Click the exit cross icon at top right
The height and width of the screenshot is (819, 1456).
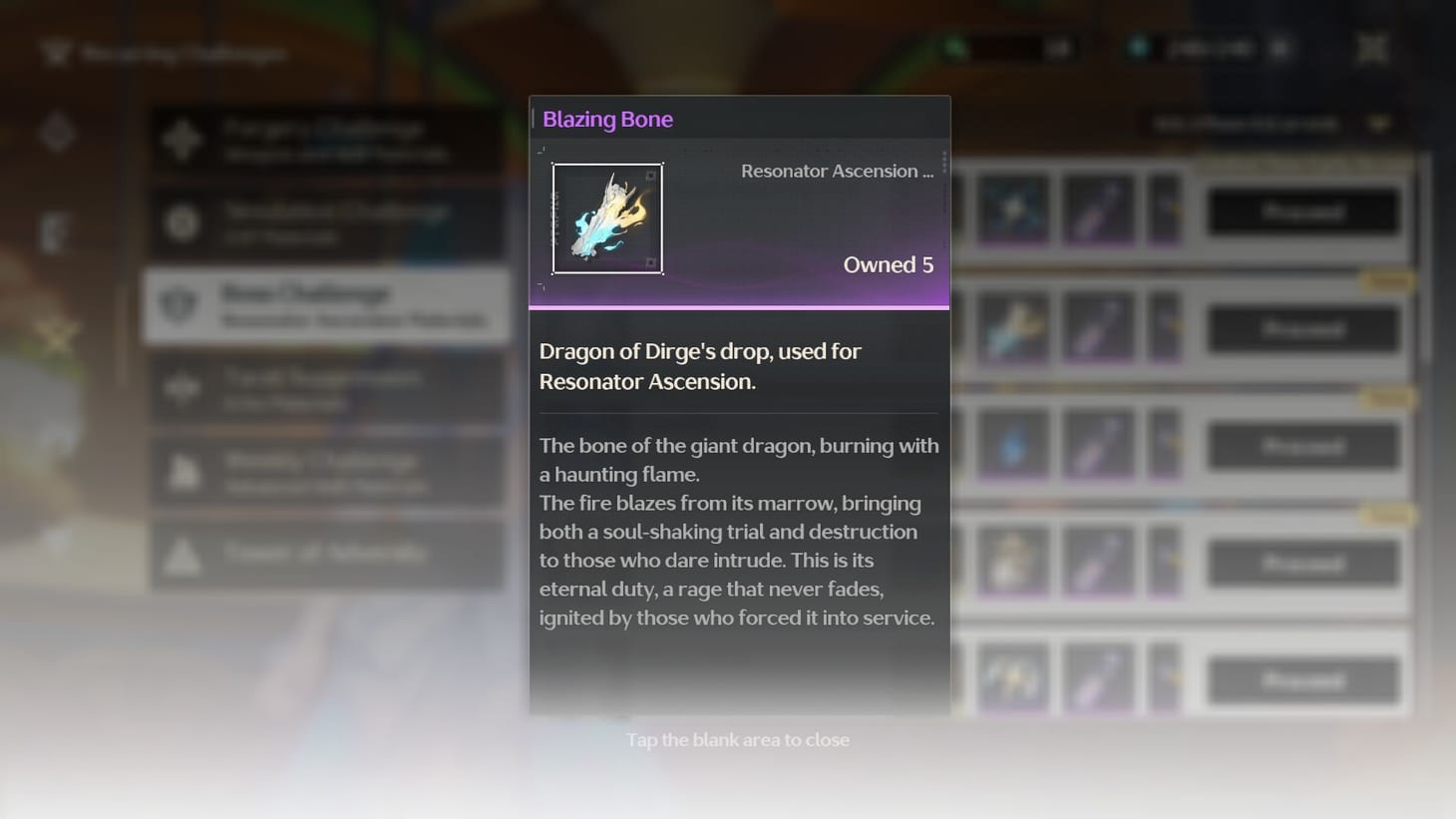point(1372,47)
